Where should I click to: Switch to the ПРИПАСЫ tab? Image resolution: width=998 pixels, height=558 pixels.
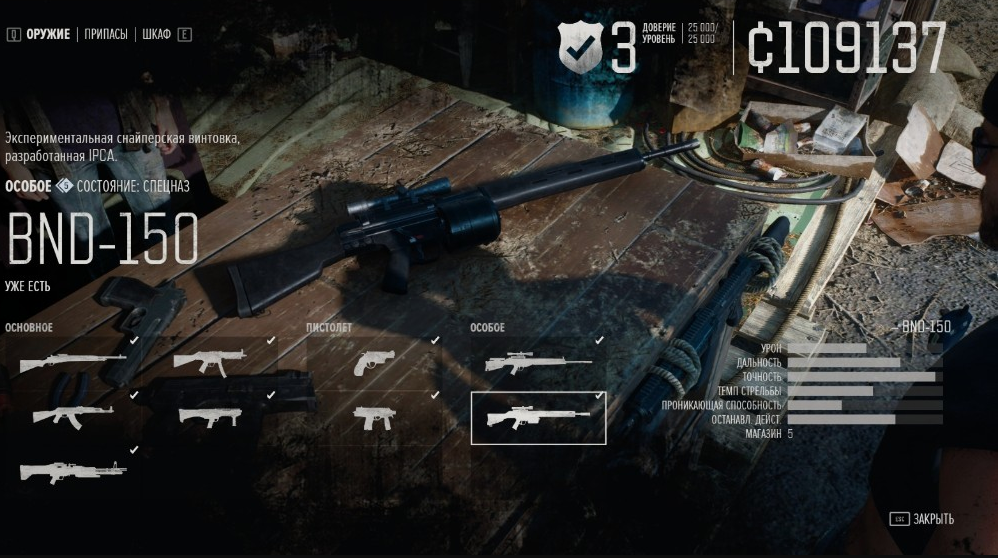pos(105,34)
